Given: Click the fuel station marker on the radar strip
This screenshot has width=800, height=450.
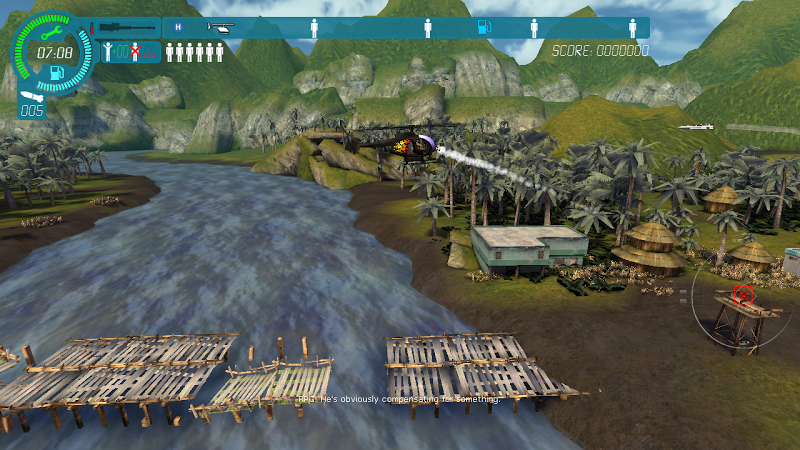Looking at the screenshot, I should [x=482, y=28].
